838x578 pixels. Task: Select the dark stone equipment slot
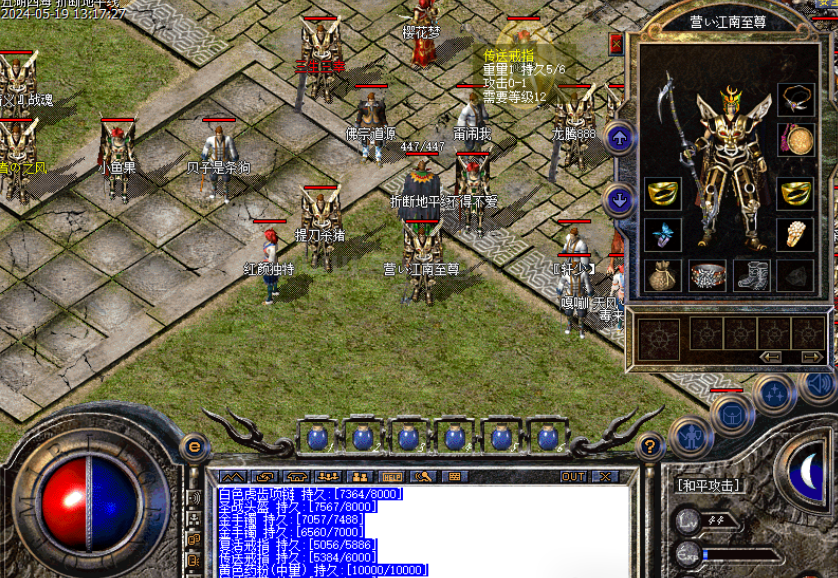pos(796,275)
